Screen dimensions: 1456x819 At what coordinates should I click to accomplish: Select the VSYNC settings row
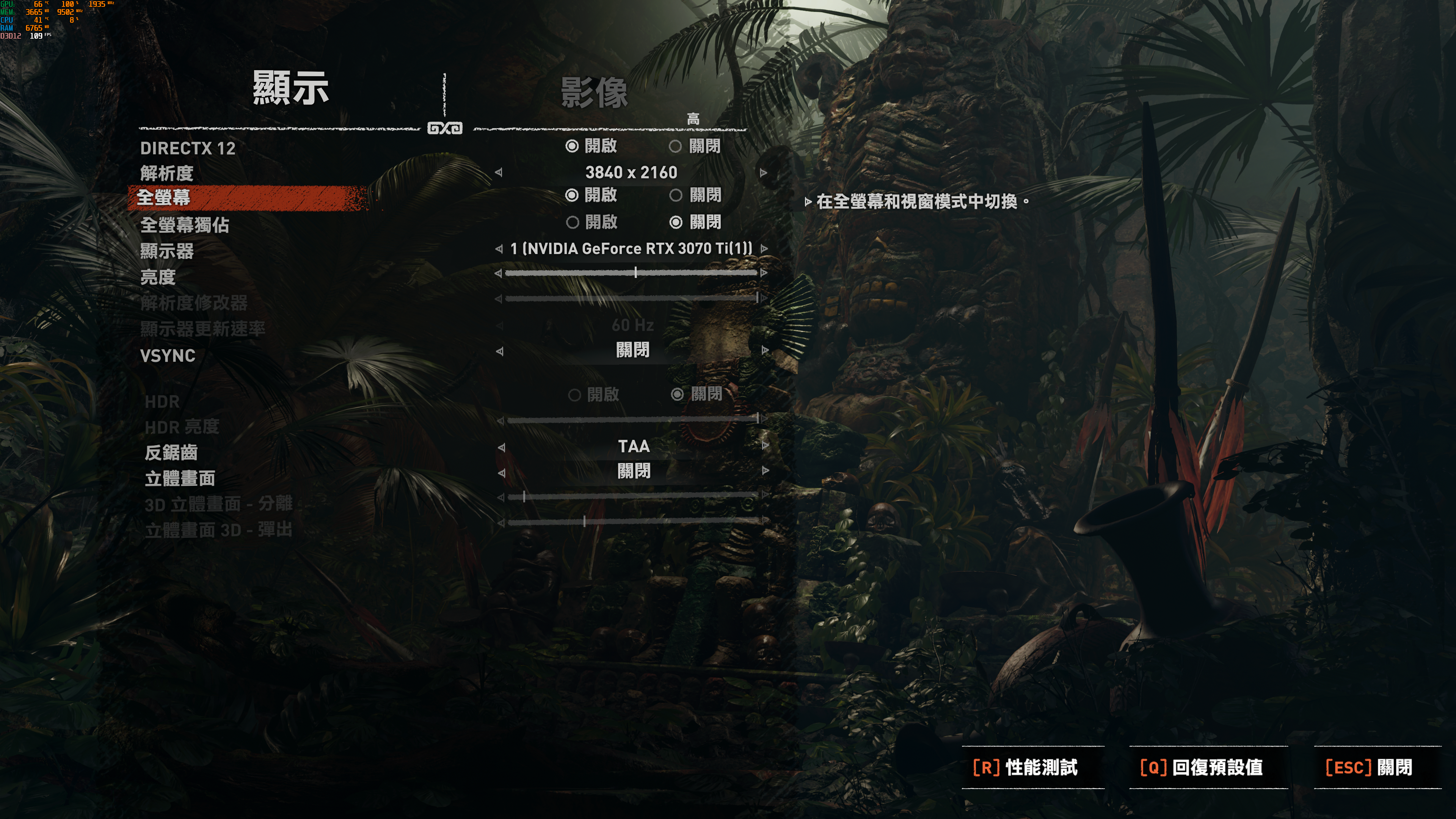[x=168, y=356]
